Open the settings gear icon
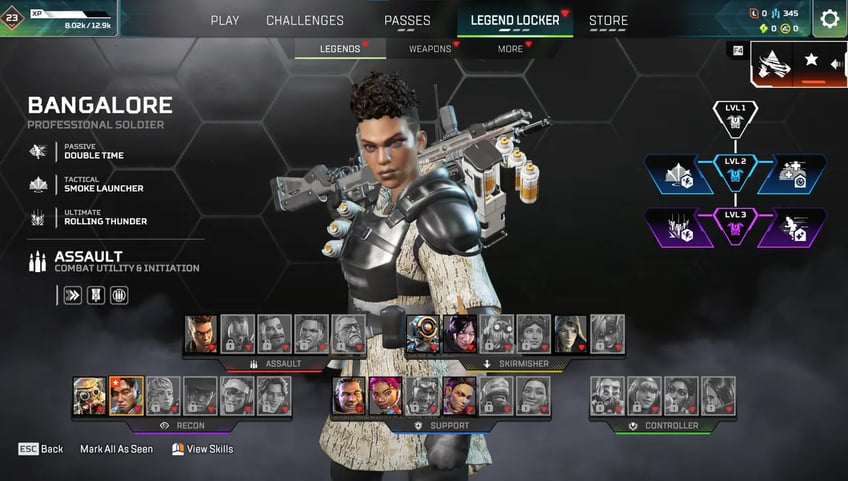Viewport: 848px width, 481px height. [x=829, y=18]
